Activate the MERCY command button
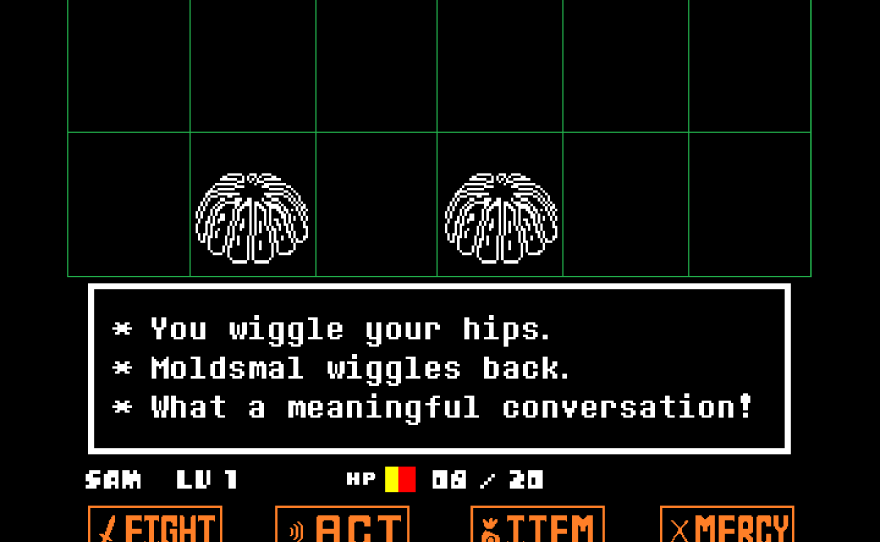Viewport: 880px width, 542px height. click(x=727, y=526)
